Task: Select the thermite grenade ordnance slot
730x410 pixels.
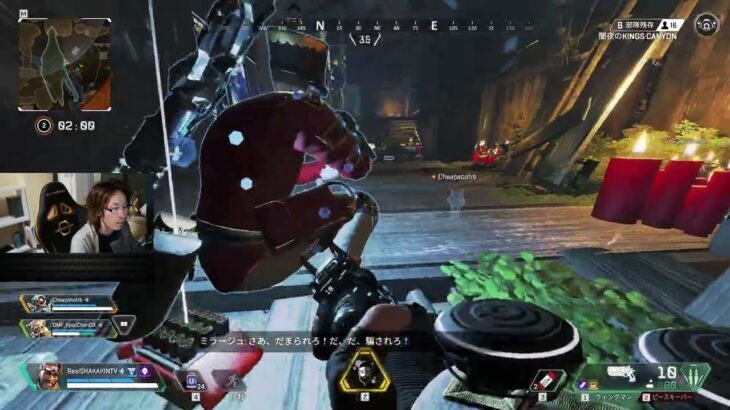Action: [547, 381]
